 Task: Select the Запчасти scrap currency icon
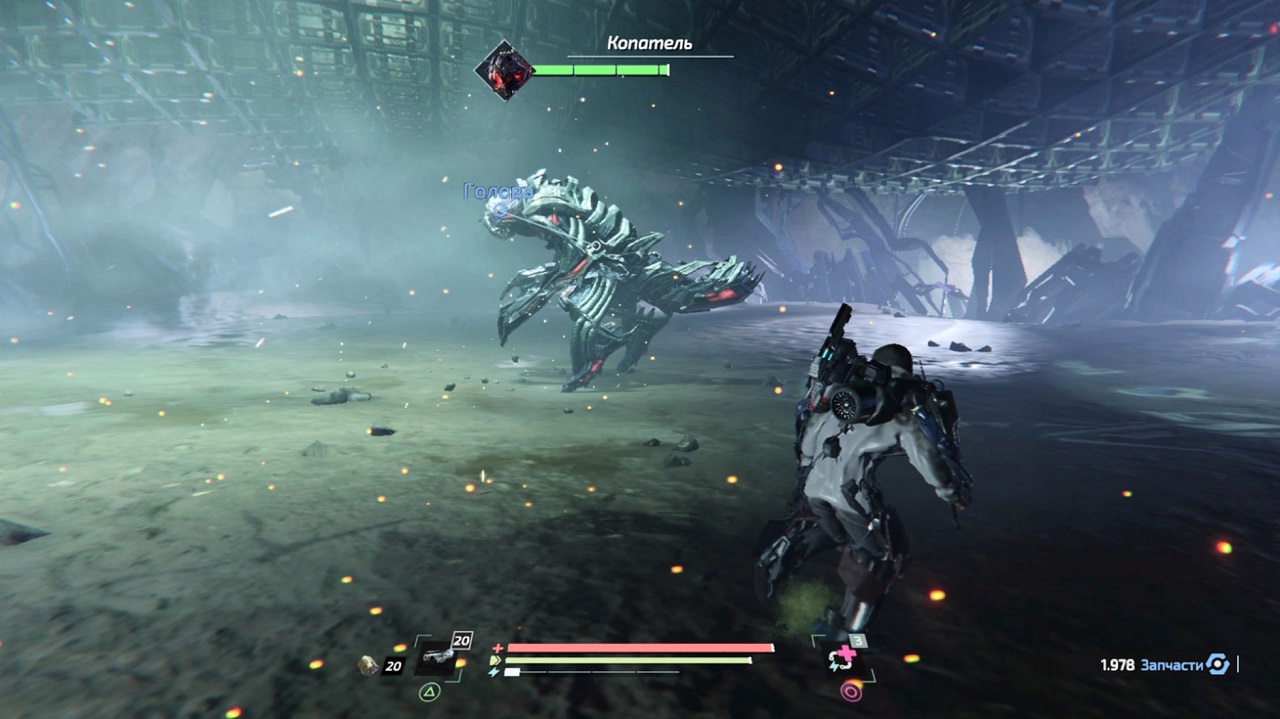tap(1217, 665)
